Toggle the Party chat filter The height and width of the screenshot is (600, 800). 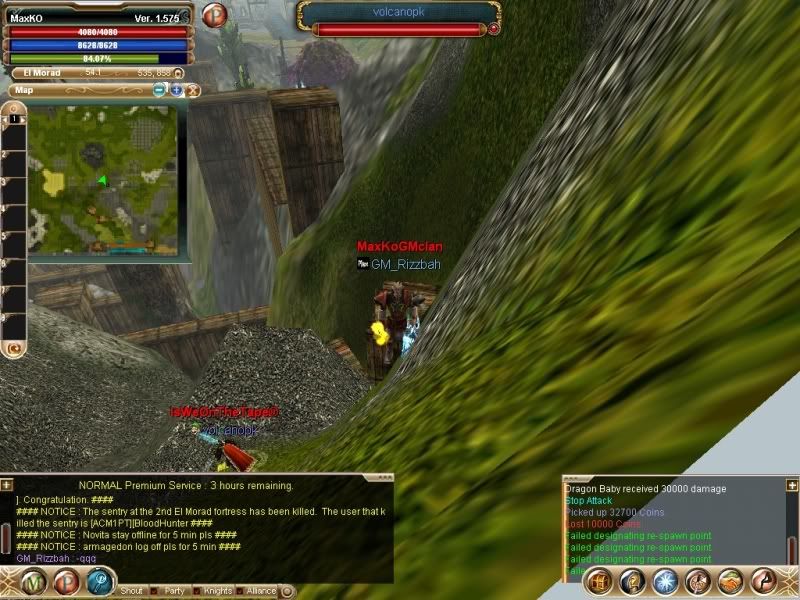[155, 591]
